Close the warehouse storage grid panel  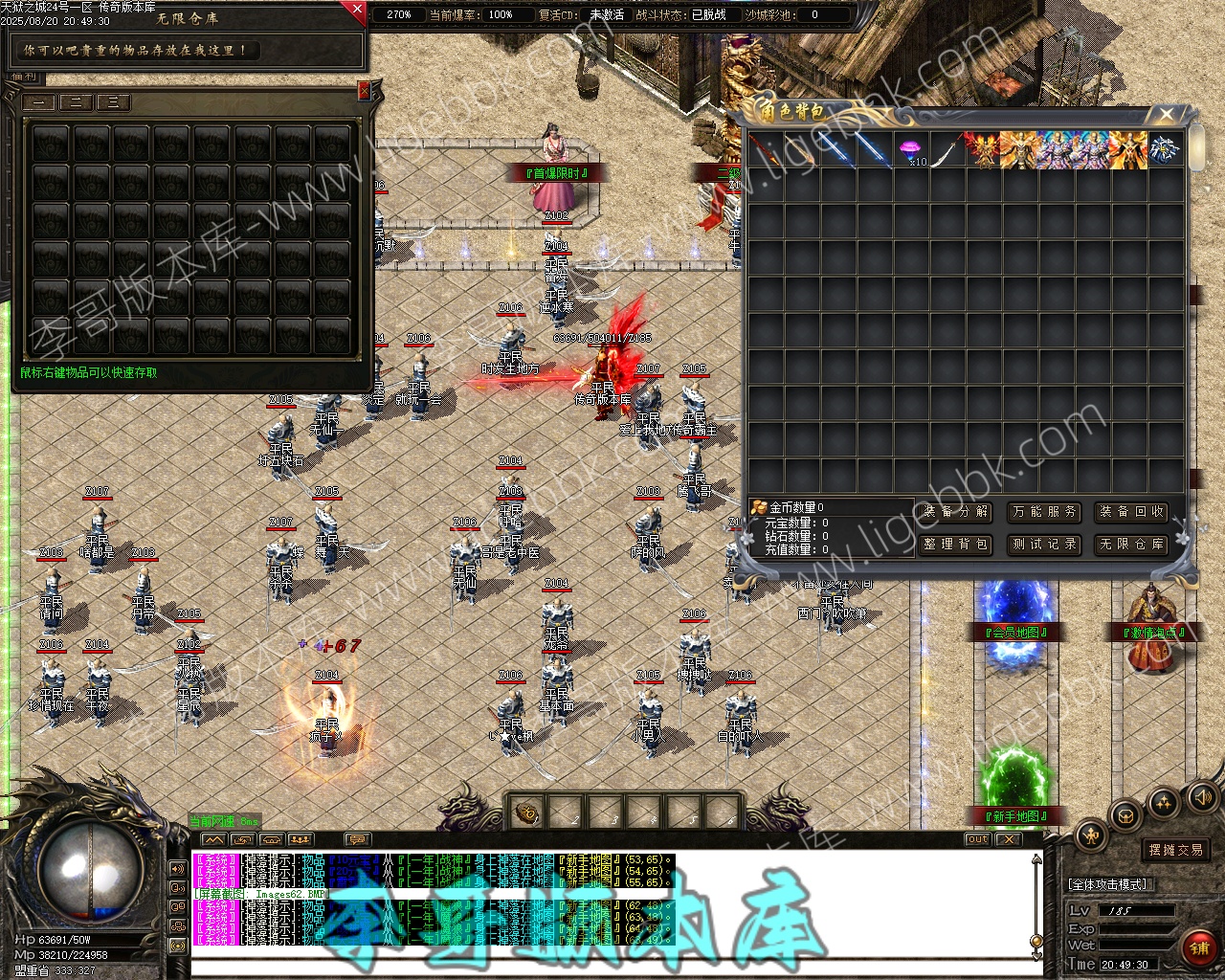coord(364,91)
